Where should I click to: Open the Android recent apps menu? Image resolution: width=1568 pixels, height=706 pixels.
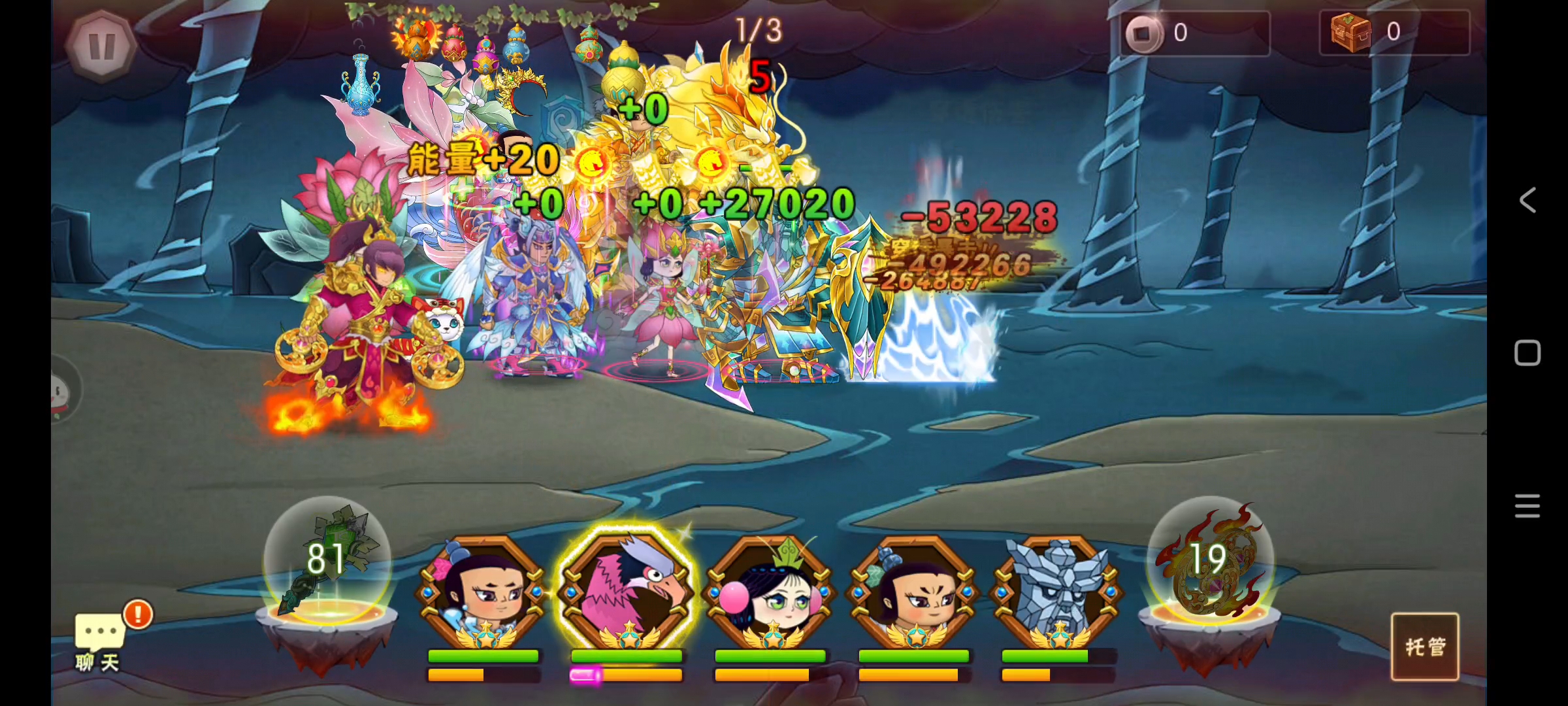[x=1527, y=506]
